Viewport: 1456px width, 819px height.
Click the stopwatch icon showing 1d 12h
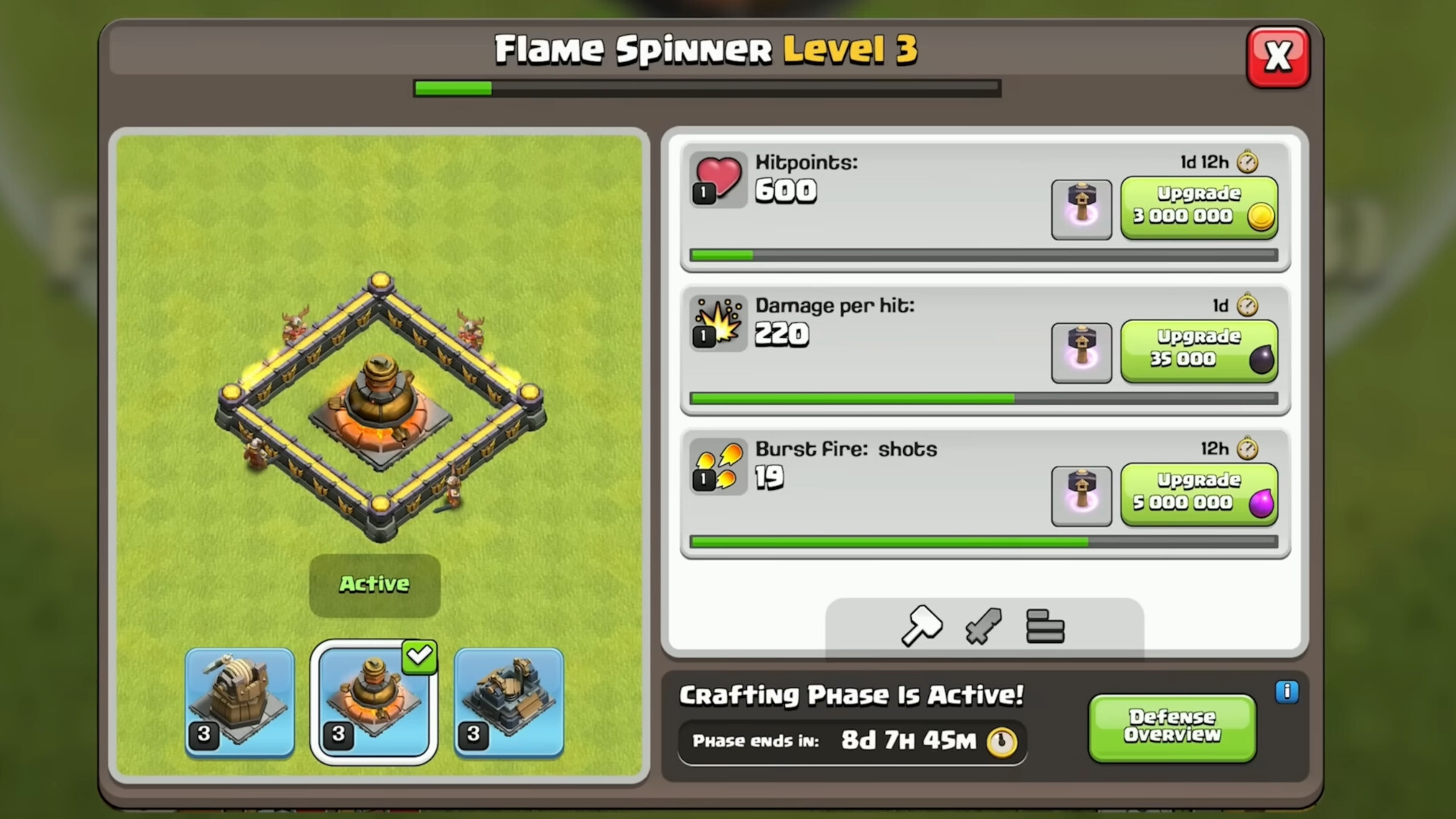[1246, 162]
